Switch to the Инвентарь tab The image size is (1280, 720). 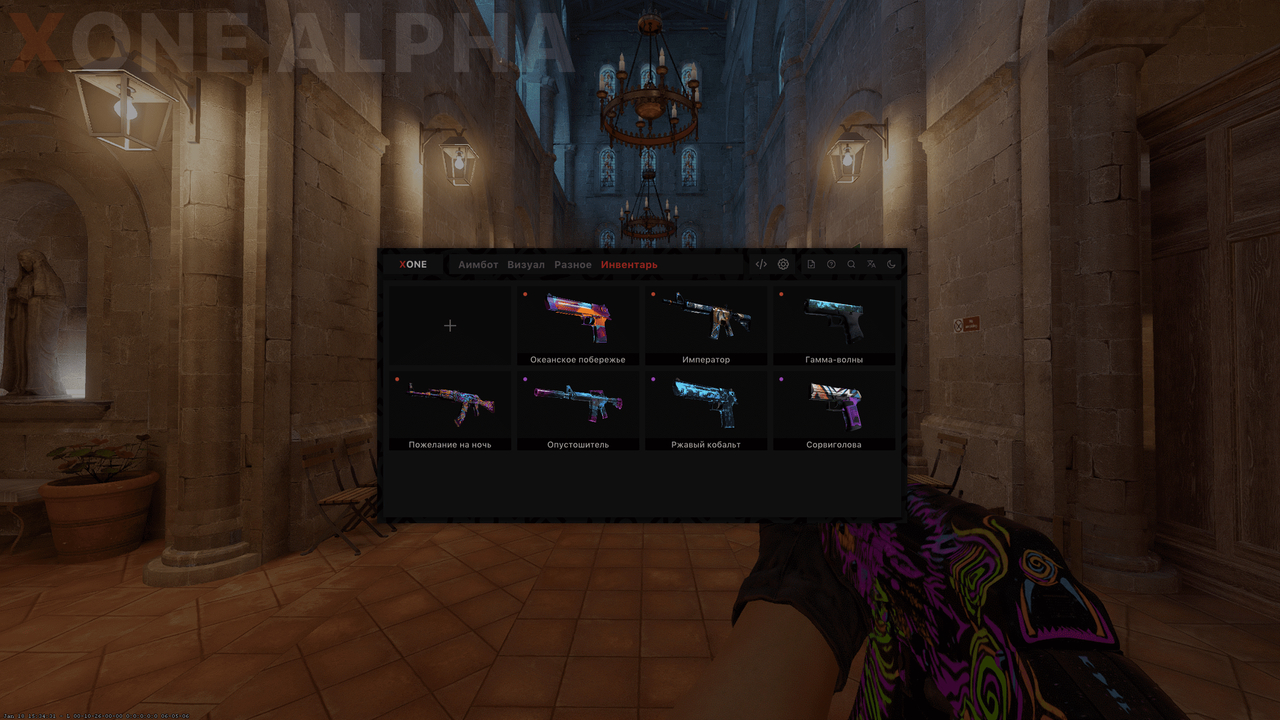[x=629, y=264]
